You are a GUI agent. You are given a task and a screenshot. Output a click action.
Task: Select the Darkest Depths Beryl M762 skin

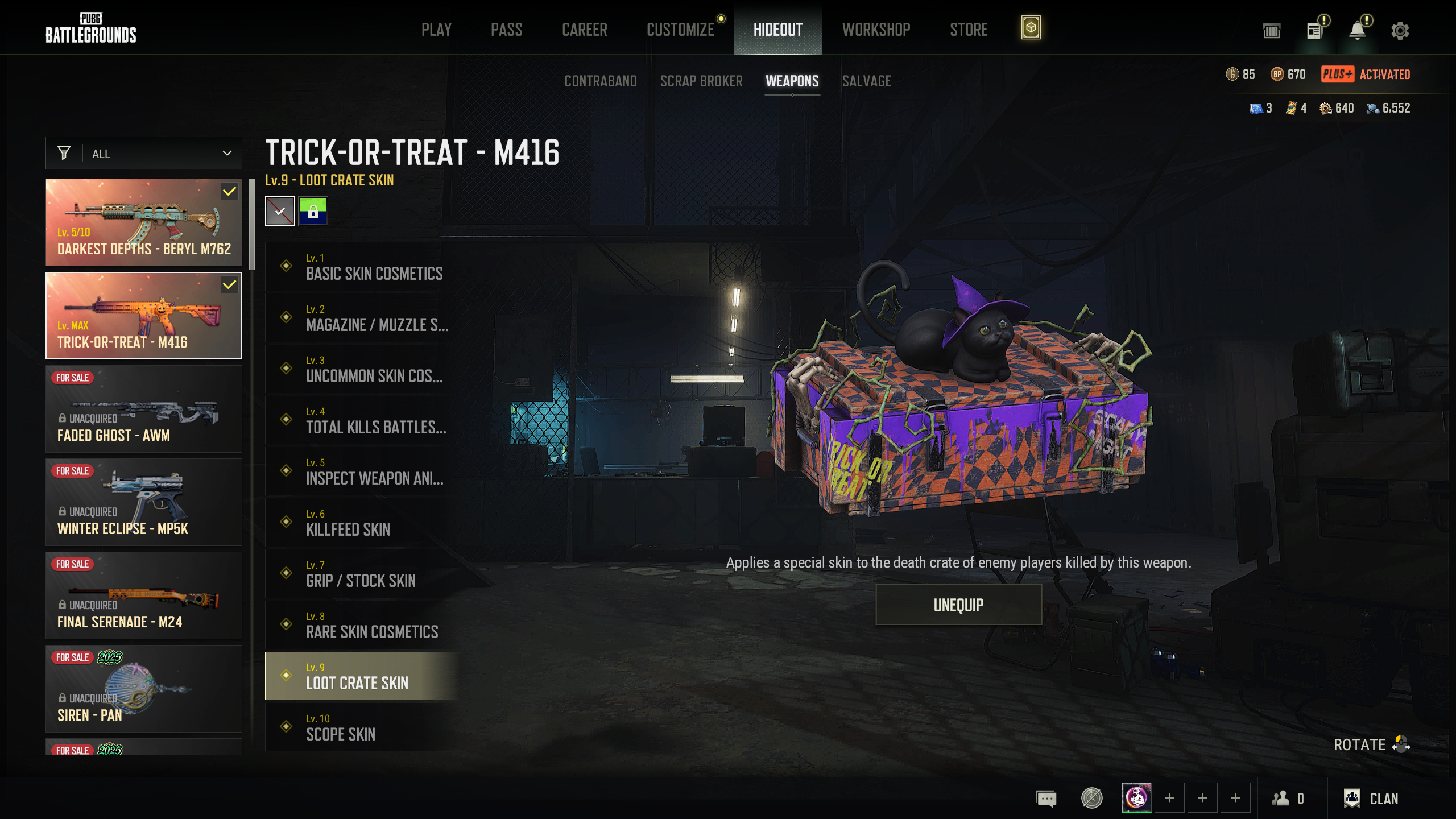click(144, 222)
